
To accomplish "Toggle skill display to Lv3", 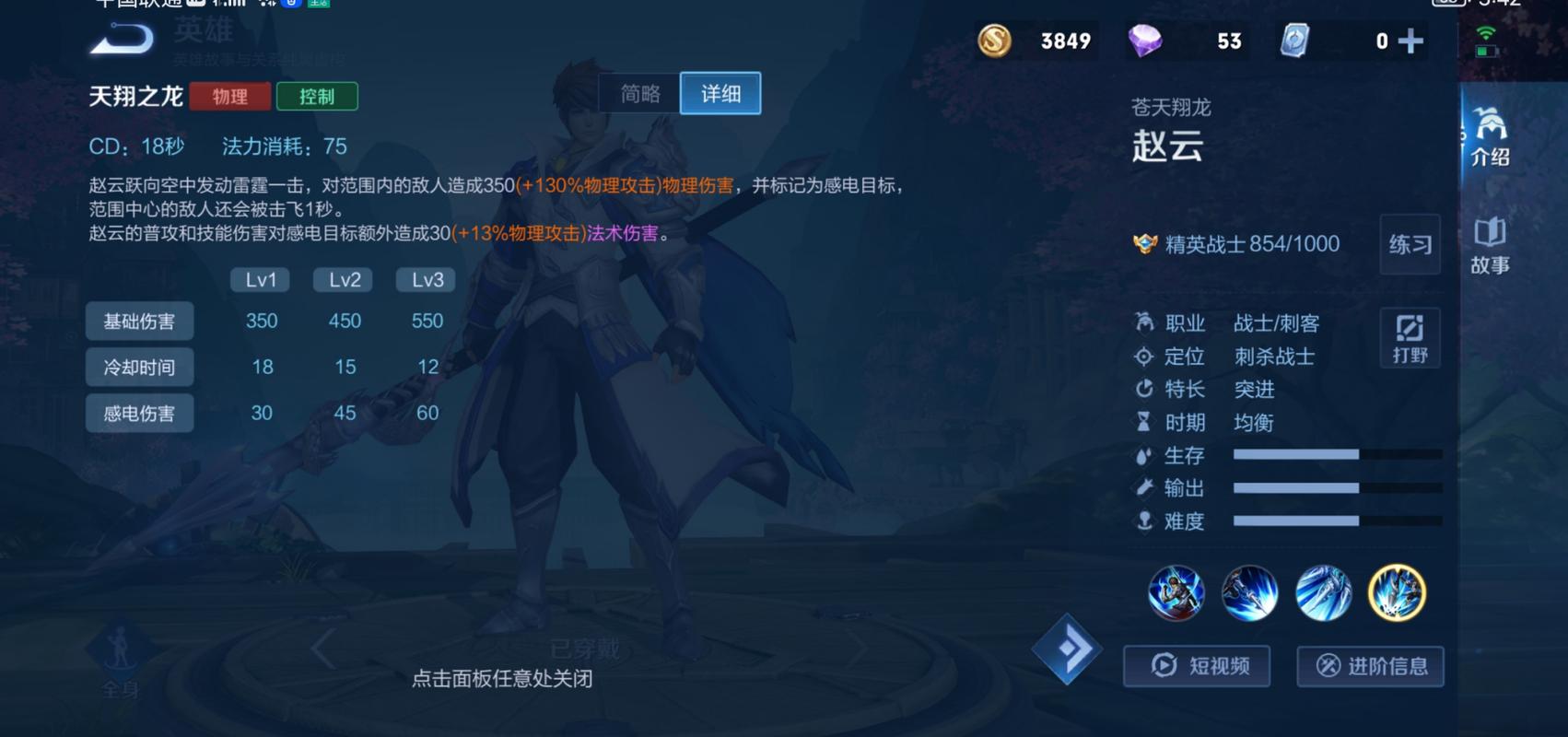I will pyautogui.click(x=425, y=280).
